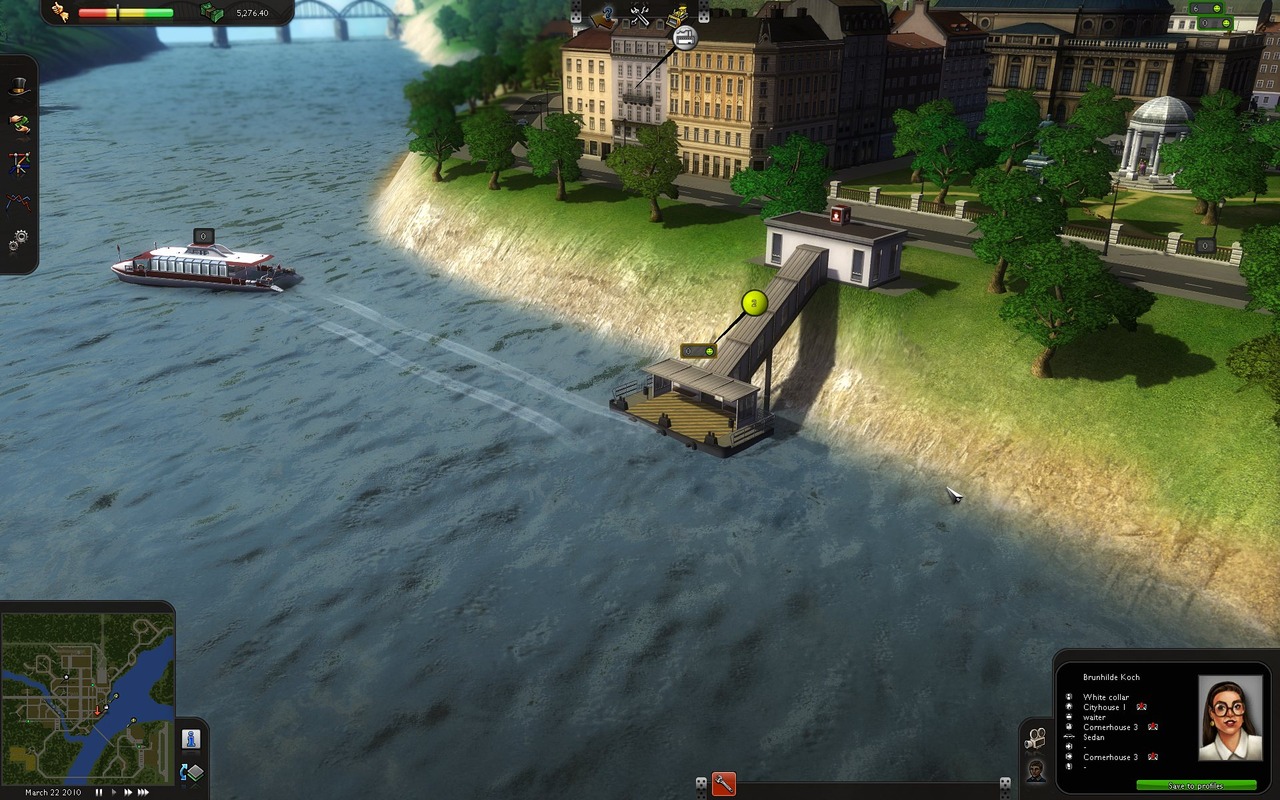
Task: Open the line planning tool icon
Action: [x=19, y=162]
